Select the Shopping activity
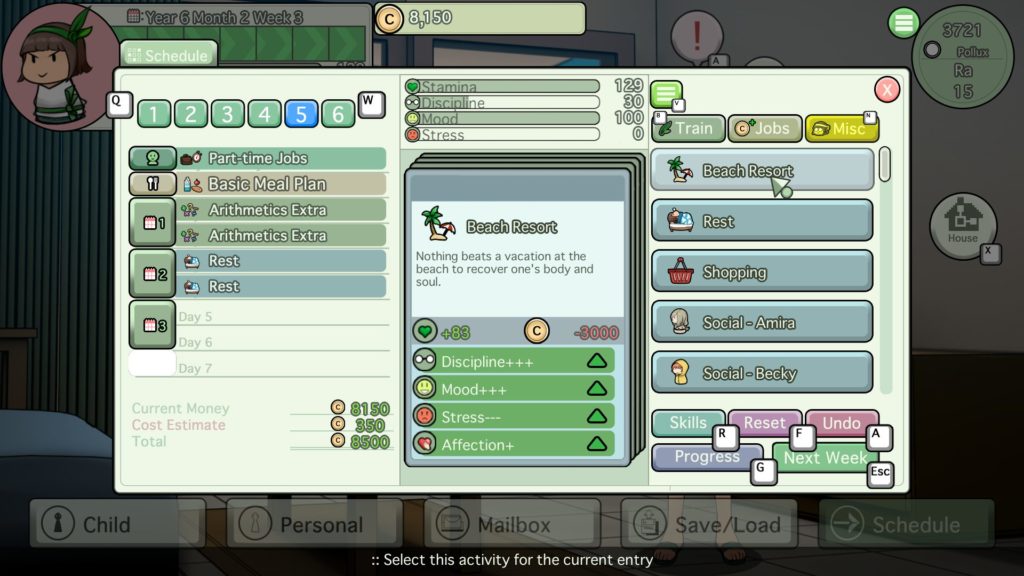Image resolution: width=1024 pixels, height=576 pixels. coord(762,272)
